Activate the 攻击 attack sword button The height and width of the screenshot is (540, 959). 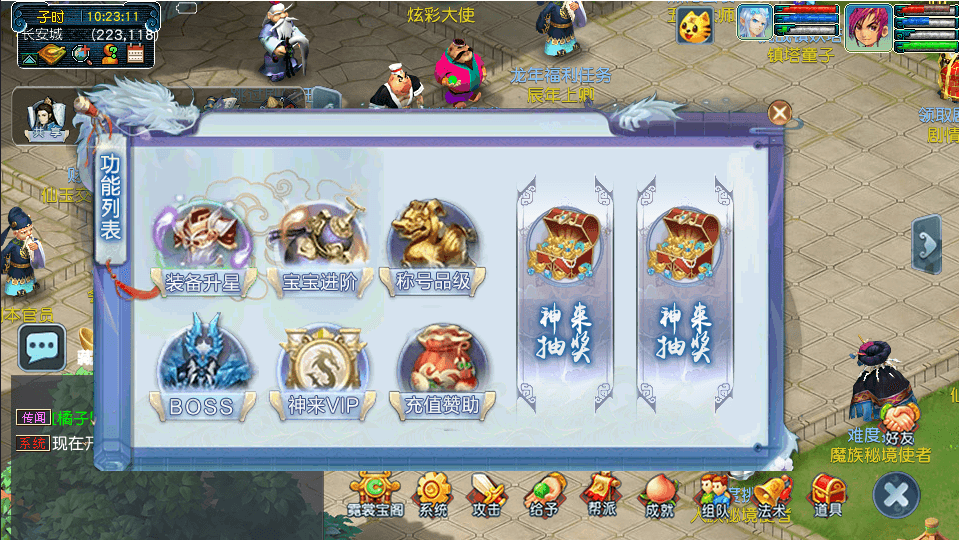tap(488, 493)
